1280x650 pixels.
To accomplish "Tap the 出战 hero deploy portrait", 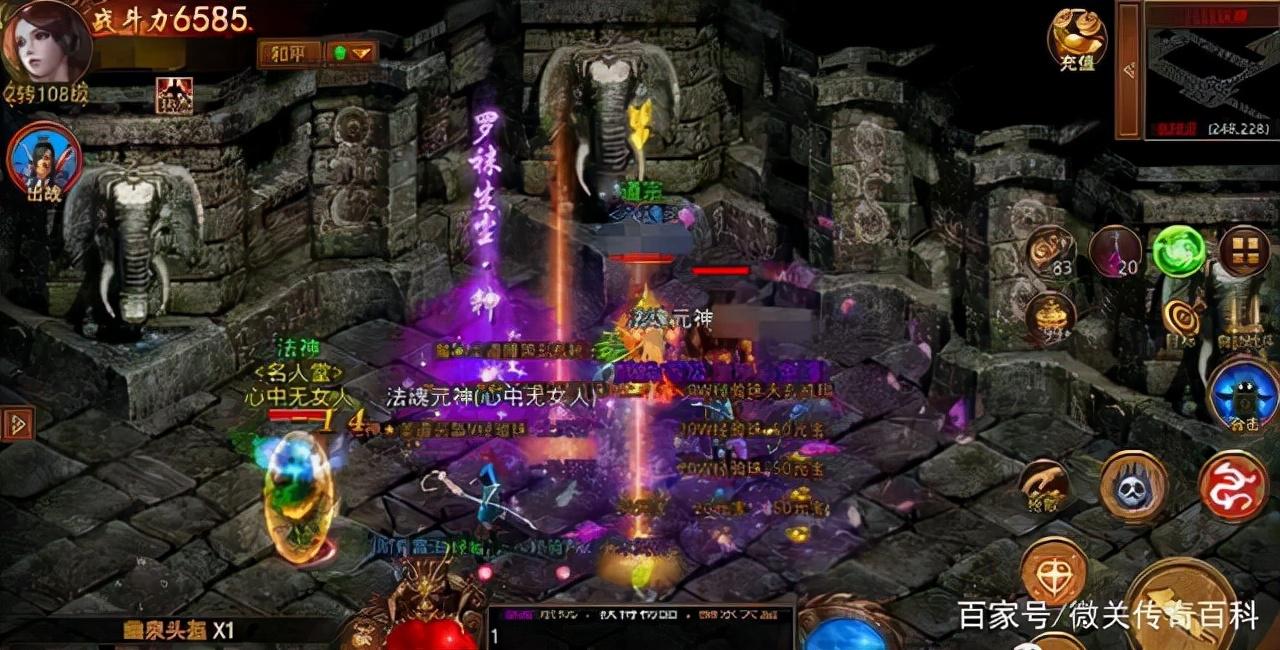I will 45,162.
